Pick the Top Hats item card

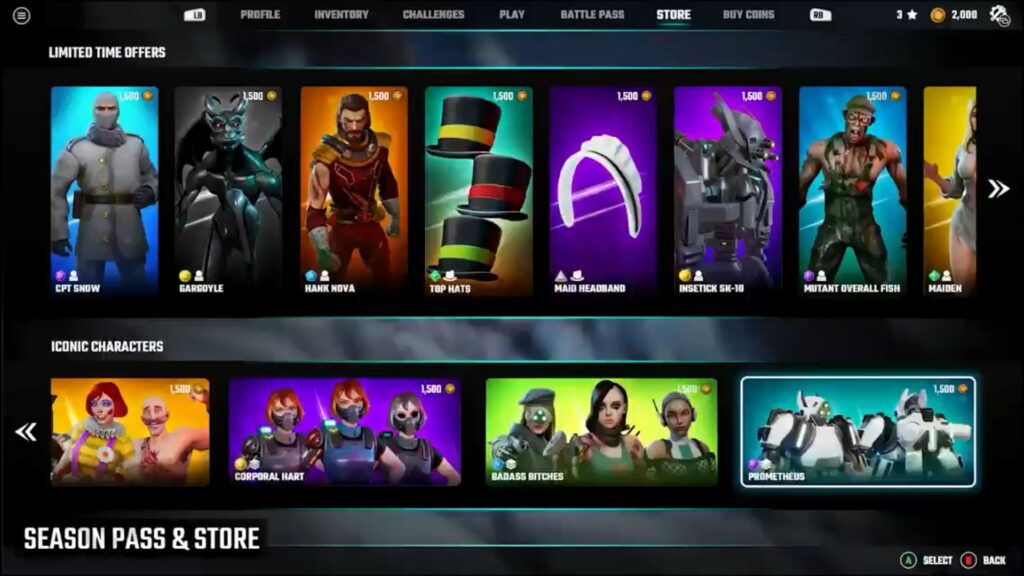click(478, 191)
